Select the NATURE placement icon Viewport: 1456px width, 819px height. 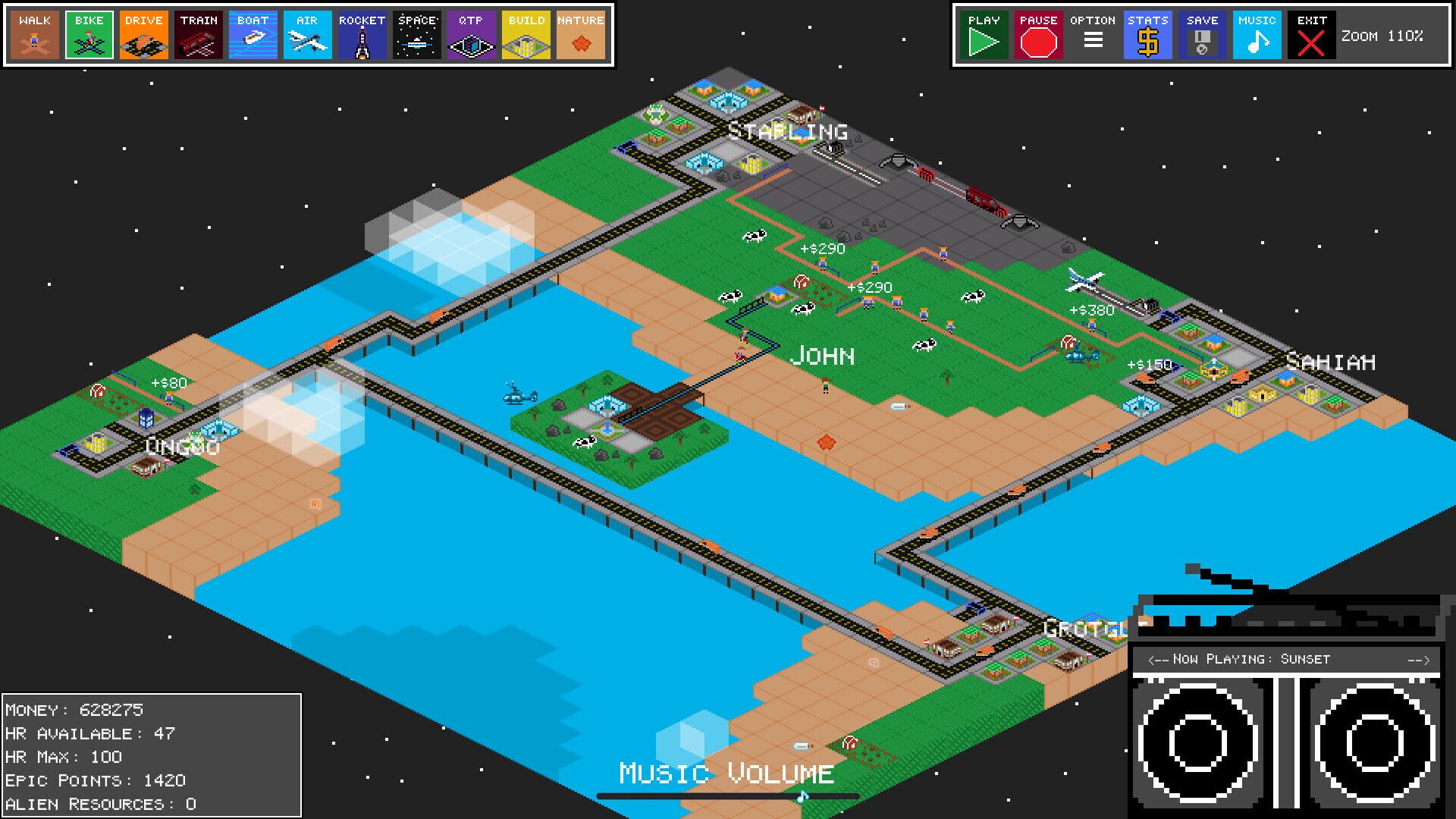click(x=580, y=34)
